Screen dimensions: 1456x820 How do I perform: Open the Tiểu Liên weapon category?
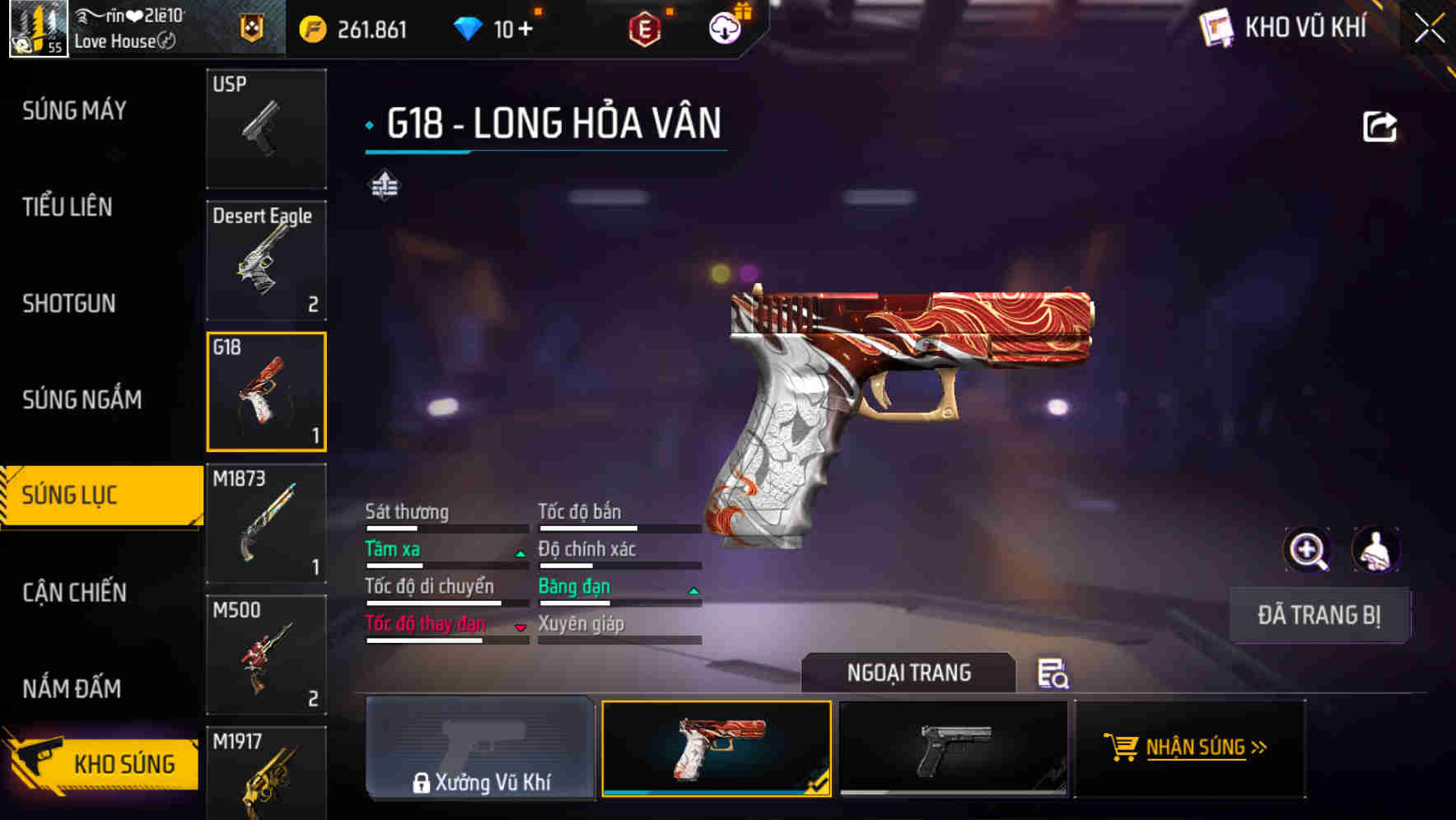[x=68, y=207]
